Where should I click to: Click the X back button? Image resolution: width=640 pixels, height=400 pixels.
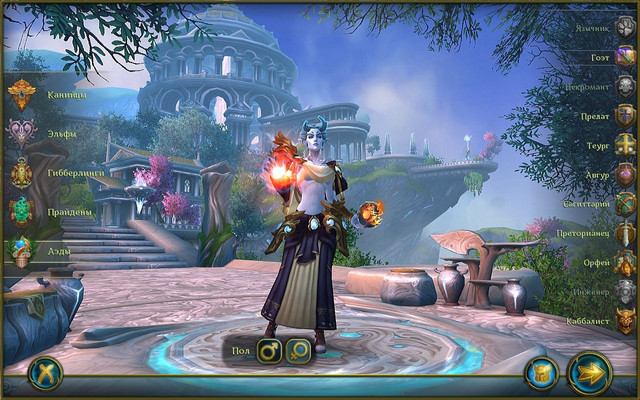click(44, 372)
